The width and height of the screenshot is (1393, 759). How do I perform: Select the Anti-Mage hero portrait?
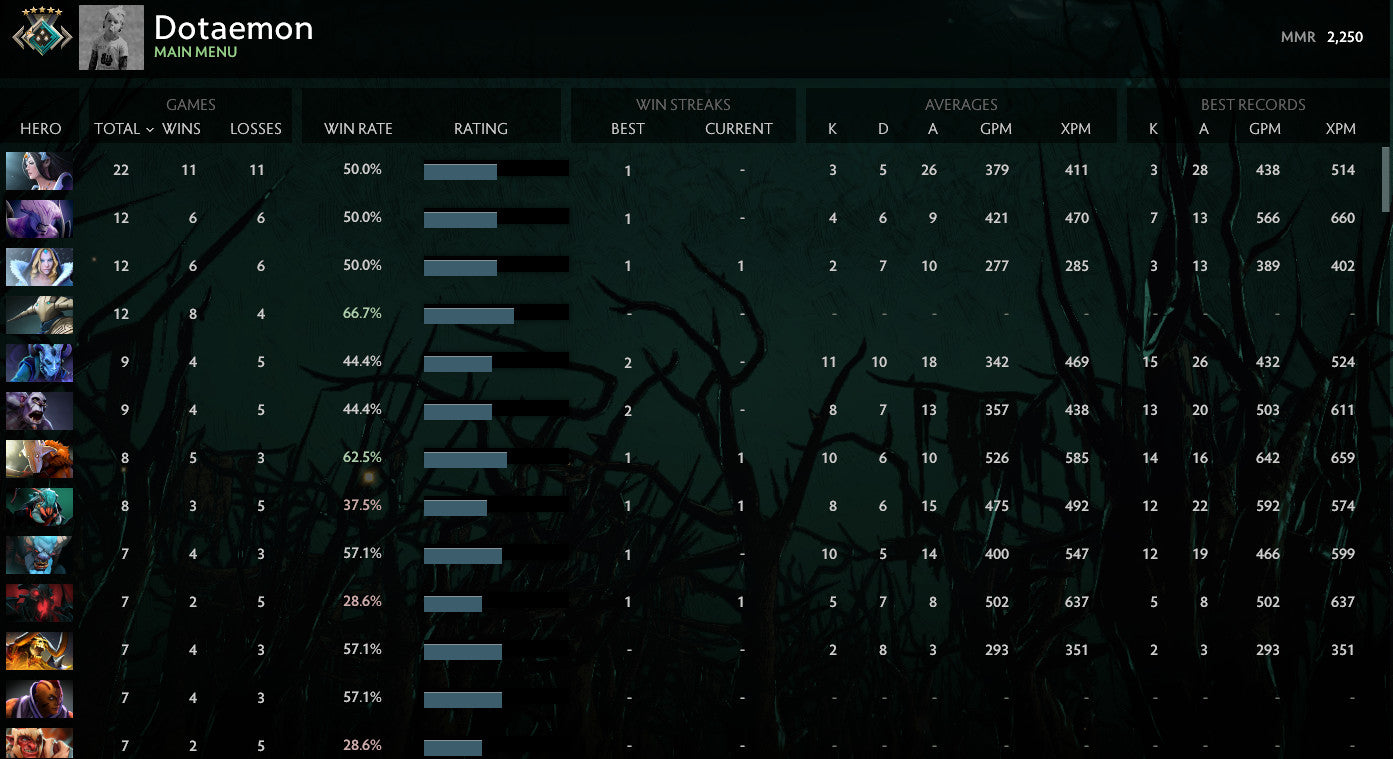39,698
